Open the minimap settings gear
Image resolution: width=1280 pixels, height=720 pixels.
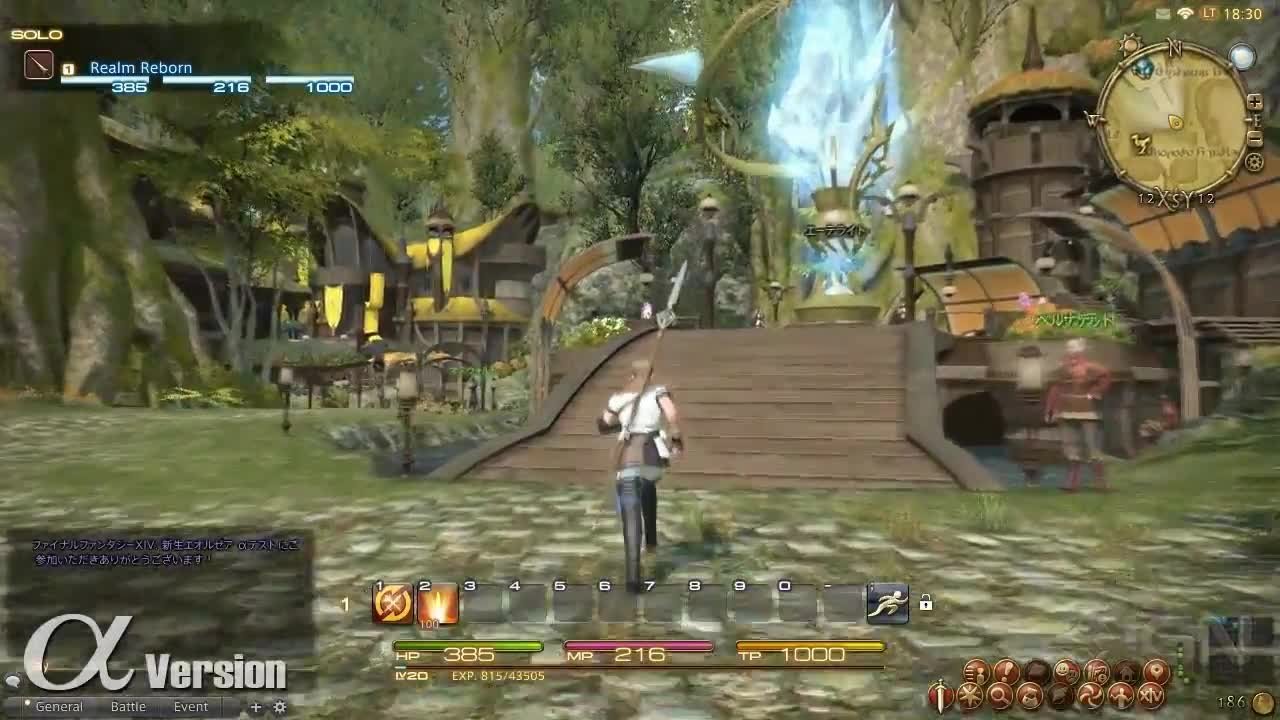1254,161
